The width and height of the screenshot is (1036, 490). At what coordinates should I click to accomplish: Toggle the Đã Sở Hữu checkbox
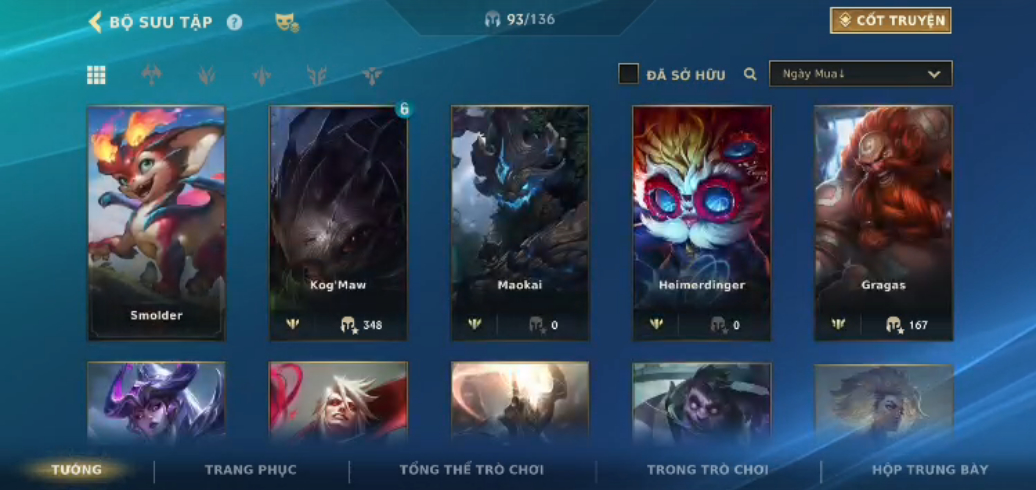pyautogui.click(x=629, y=74)
